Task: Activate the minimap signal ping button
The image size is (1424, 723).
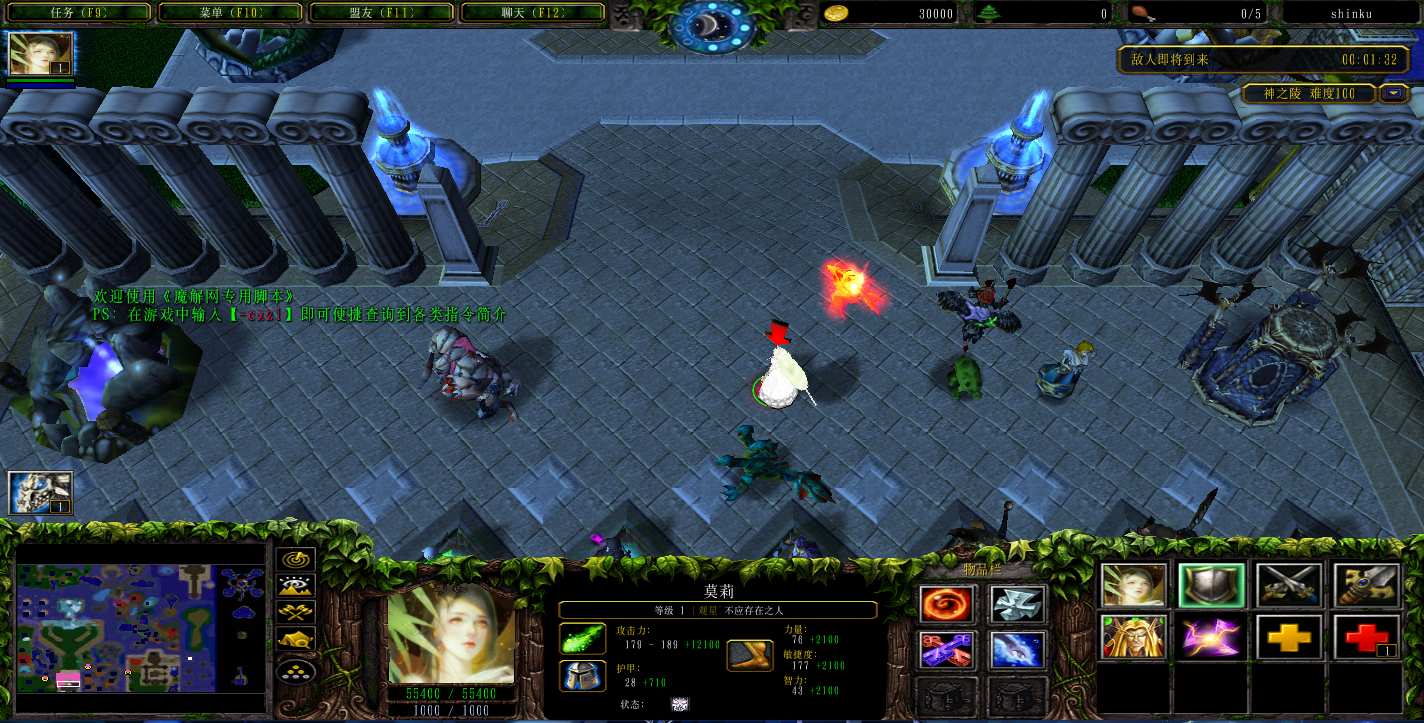Action: 297,561
